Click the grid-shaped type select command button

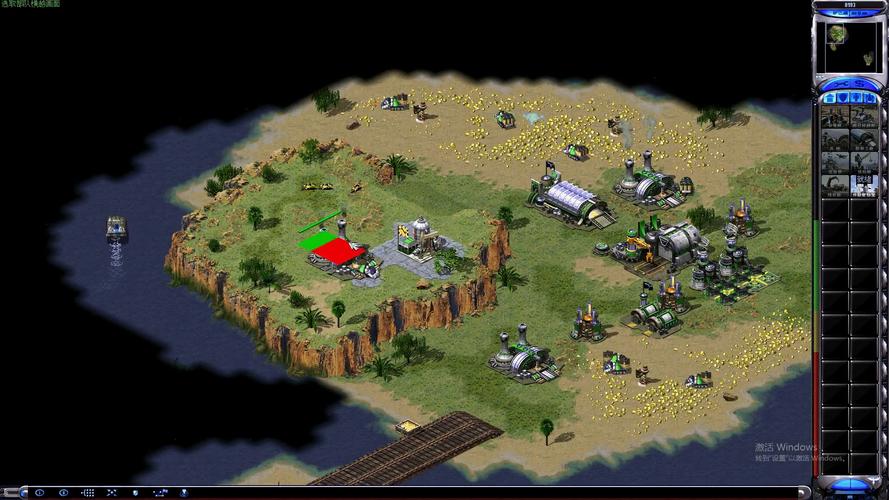pyautogui.click(x=88, y=493)
